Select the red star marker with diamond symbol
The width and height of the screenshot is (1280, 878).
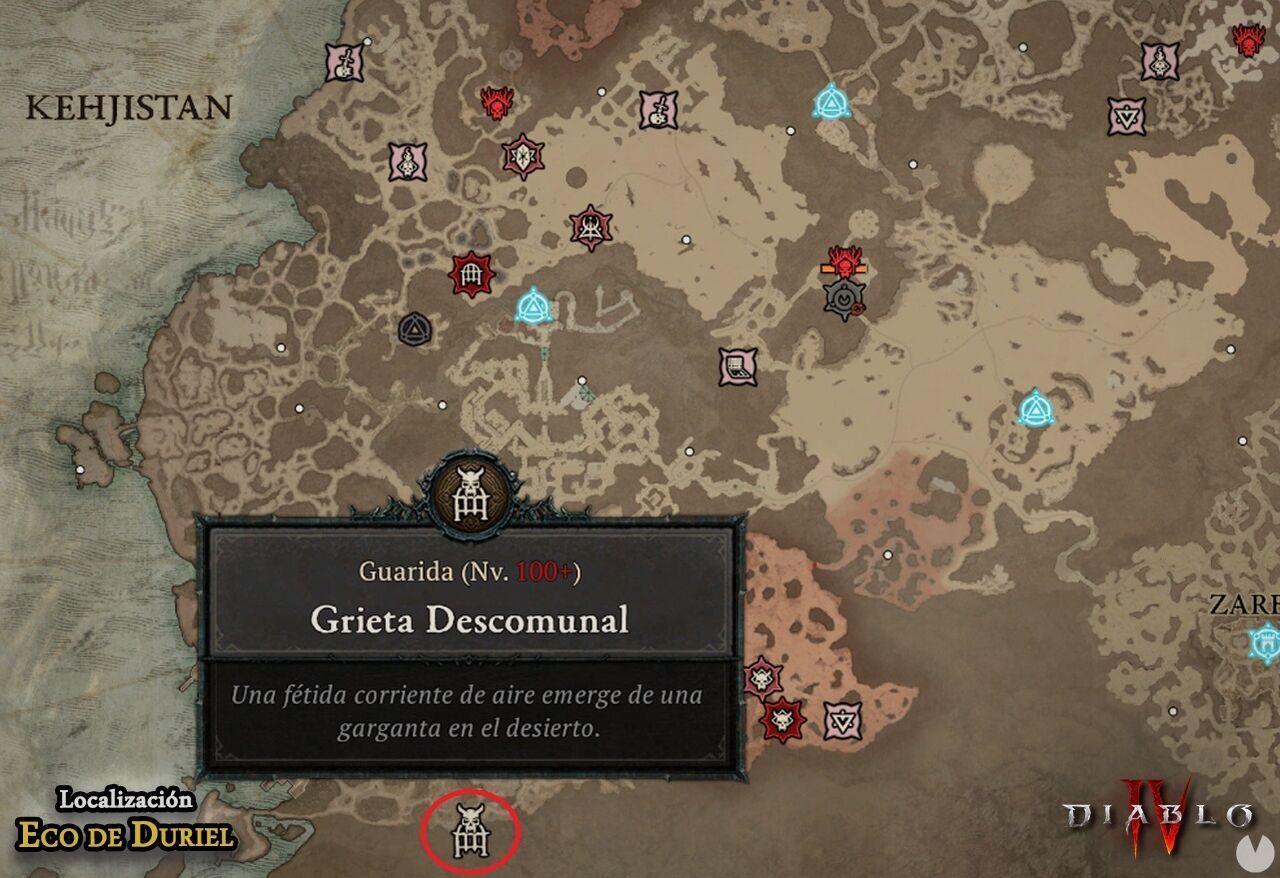point(522,156)
